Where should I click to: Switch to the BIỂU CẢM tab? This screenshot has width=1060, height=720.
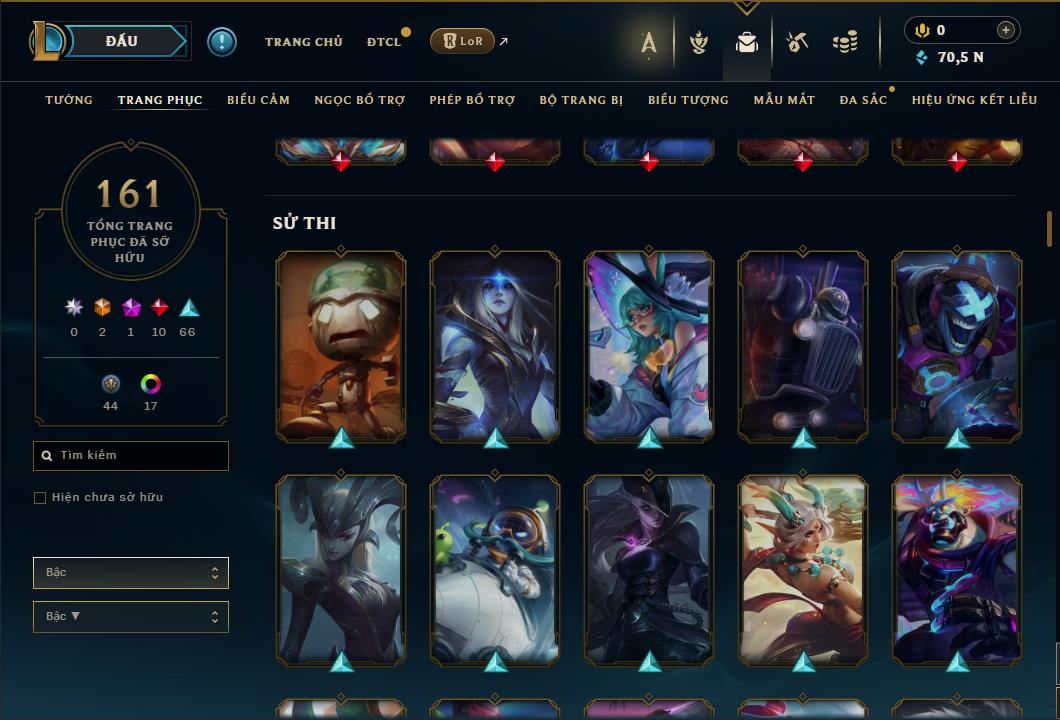coord(258,100)
